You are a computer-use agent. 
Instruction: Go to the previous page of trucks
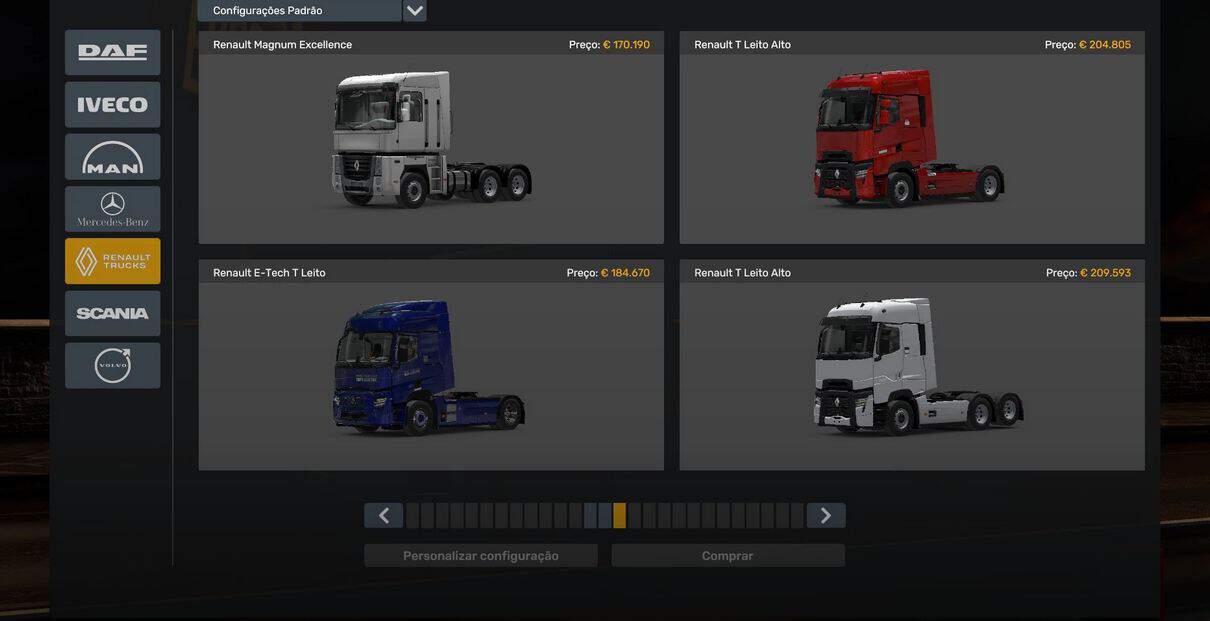coord(383,516)
